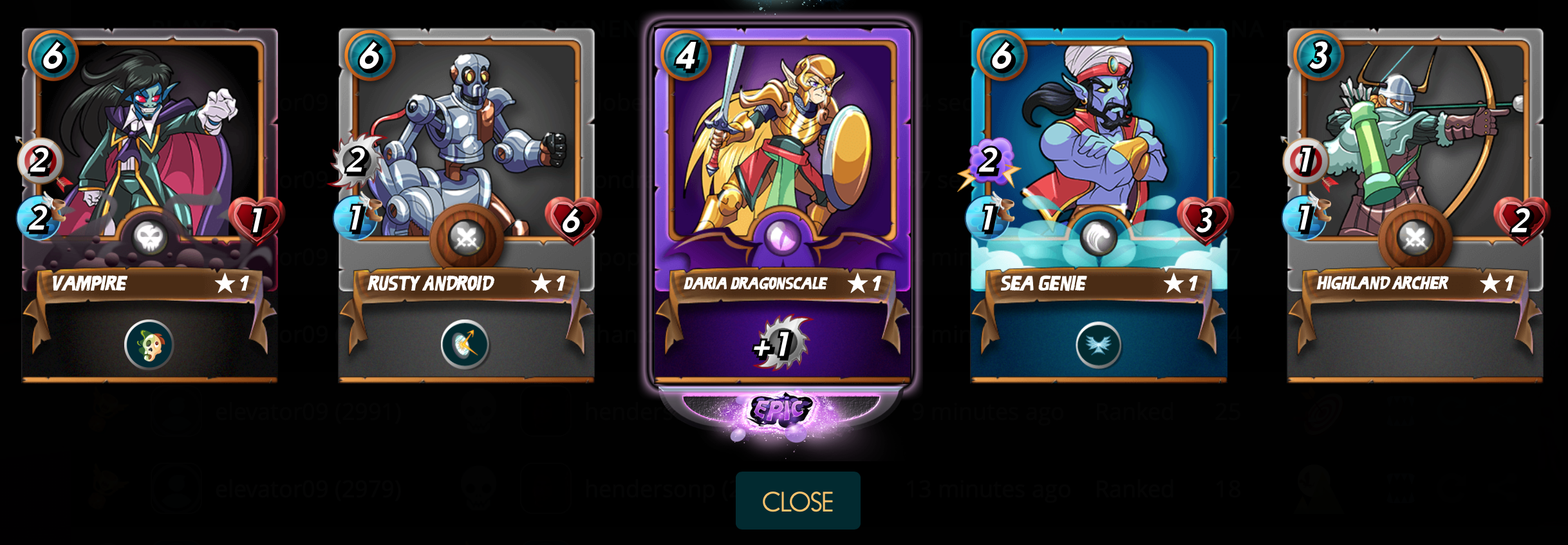1568x545 pixels.
Task: Select the Sea Genie card
Action: coord(1098,161)
